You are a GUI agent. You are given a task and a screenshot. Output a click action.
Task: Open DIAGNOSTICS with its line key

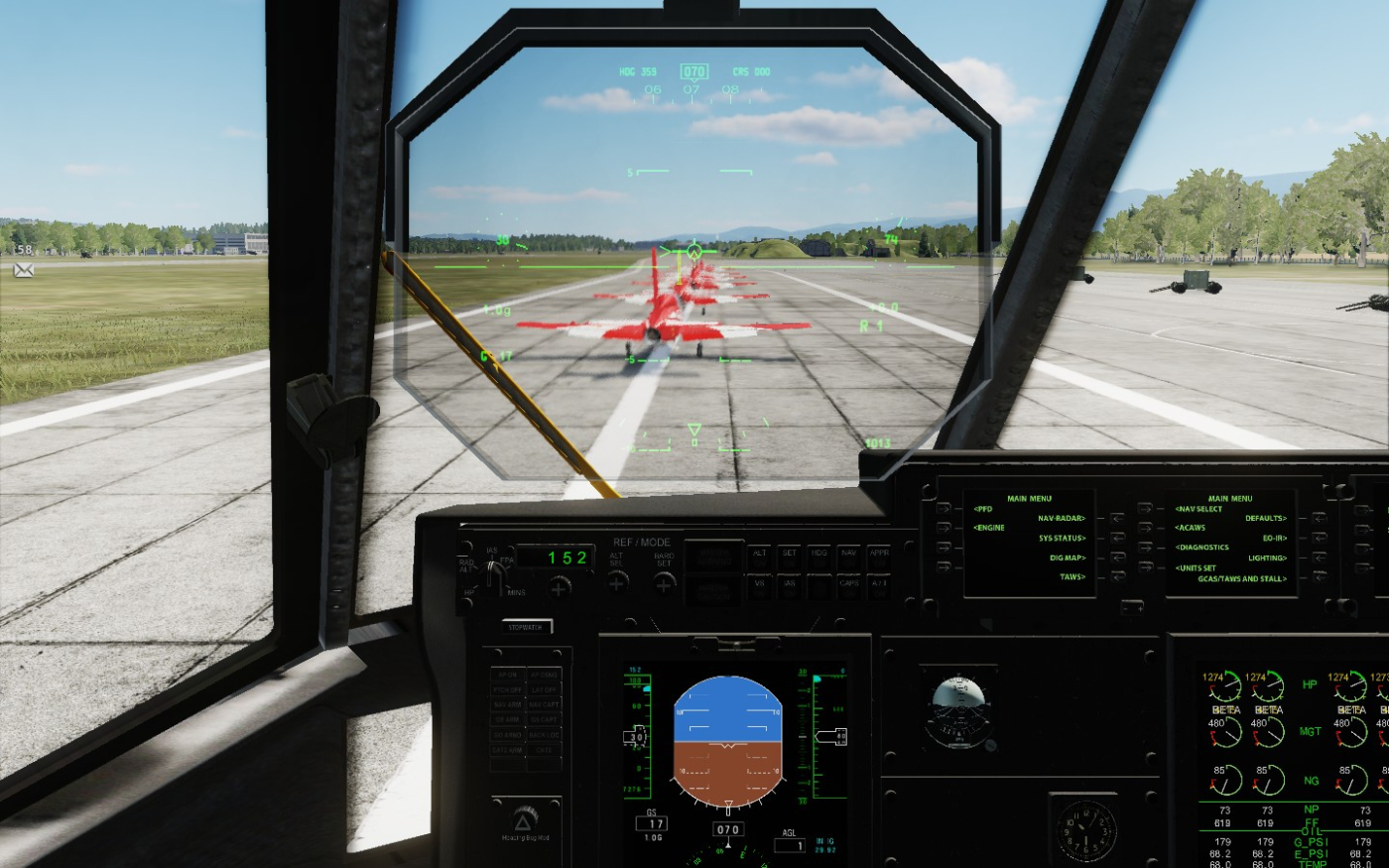pos(1146,547)
